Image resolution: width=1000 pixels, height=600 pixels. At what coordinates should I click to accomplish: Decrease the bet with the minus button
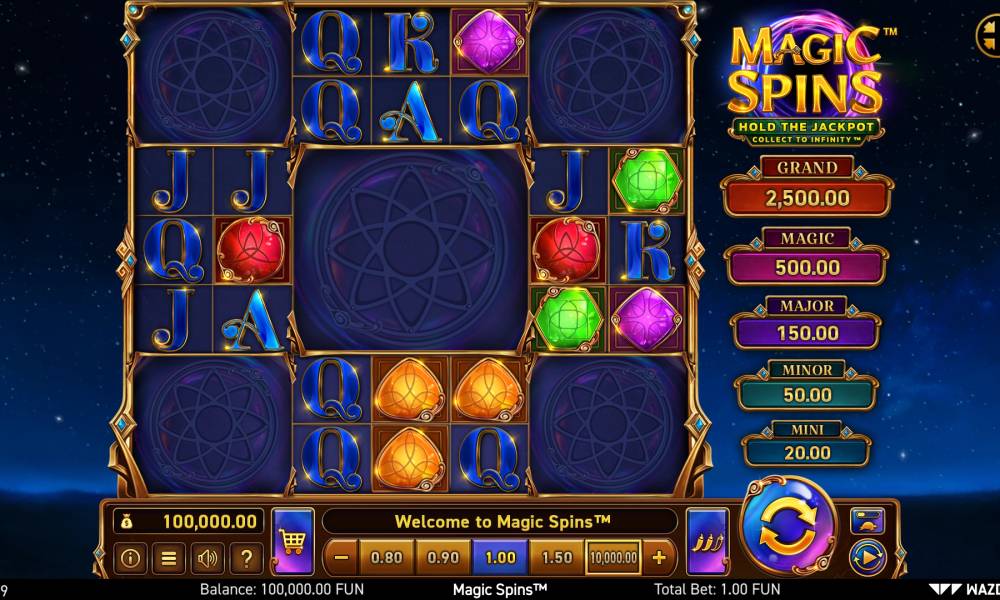[341, 557]
